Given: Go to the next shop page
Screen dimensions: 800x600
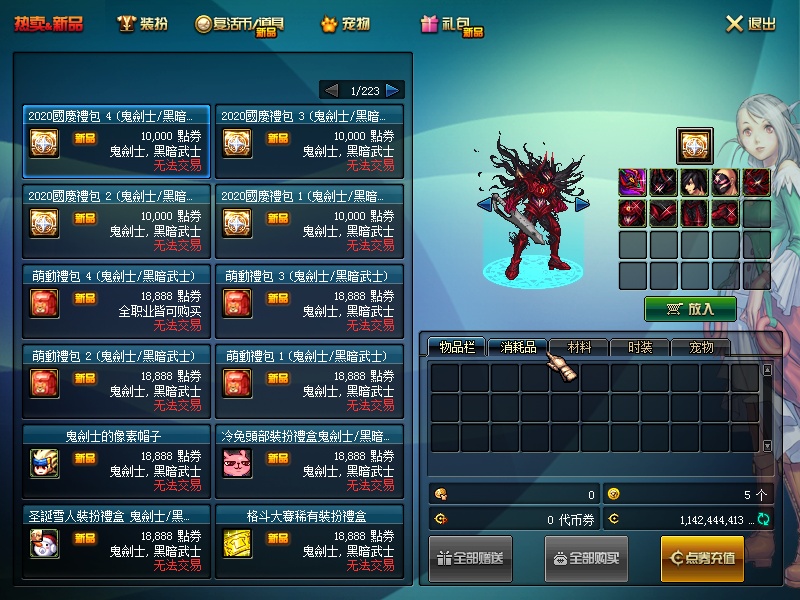Looking at the screenshot, I should point(393,90).
